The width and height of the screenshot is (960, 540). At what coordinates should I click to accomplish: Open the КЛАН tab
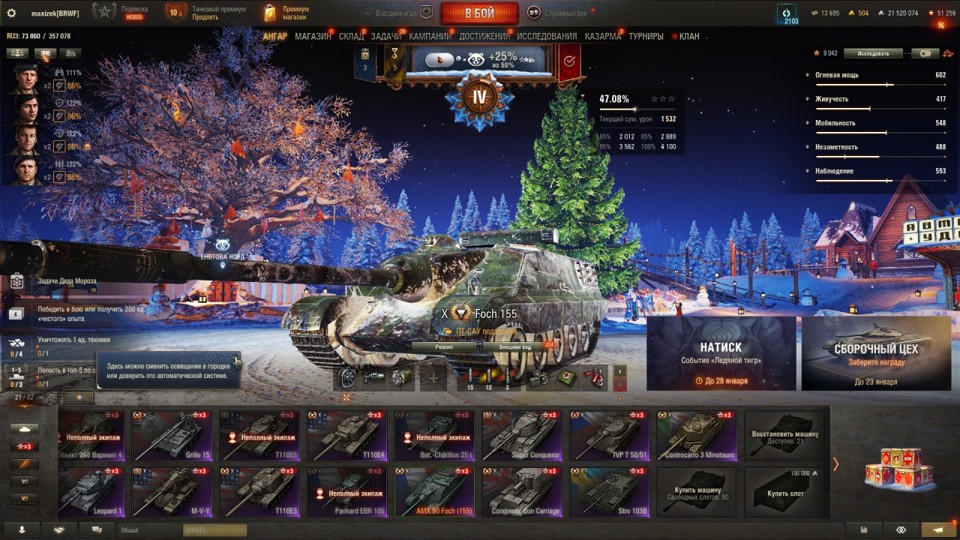click(689, 37)
